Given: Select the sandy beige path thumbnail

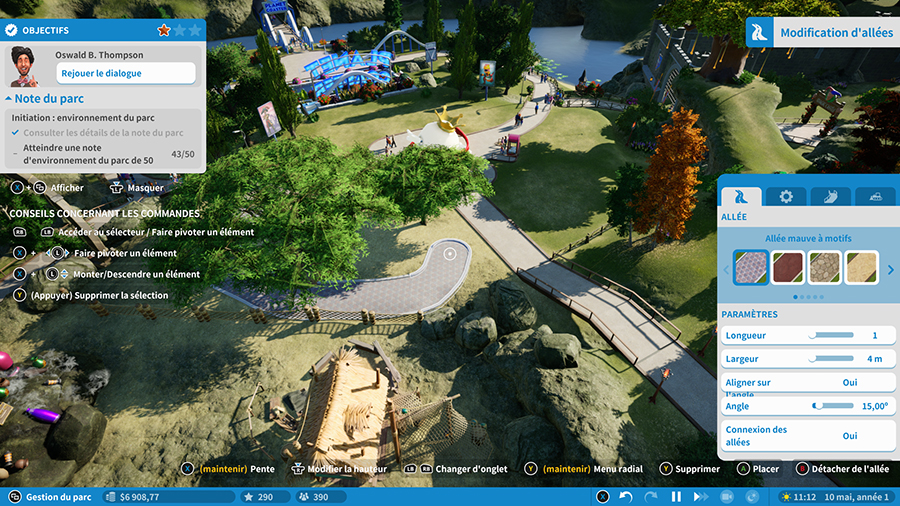Looking at the screenshot, I should (862, 267).
